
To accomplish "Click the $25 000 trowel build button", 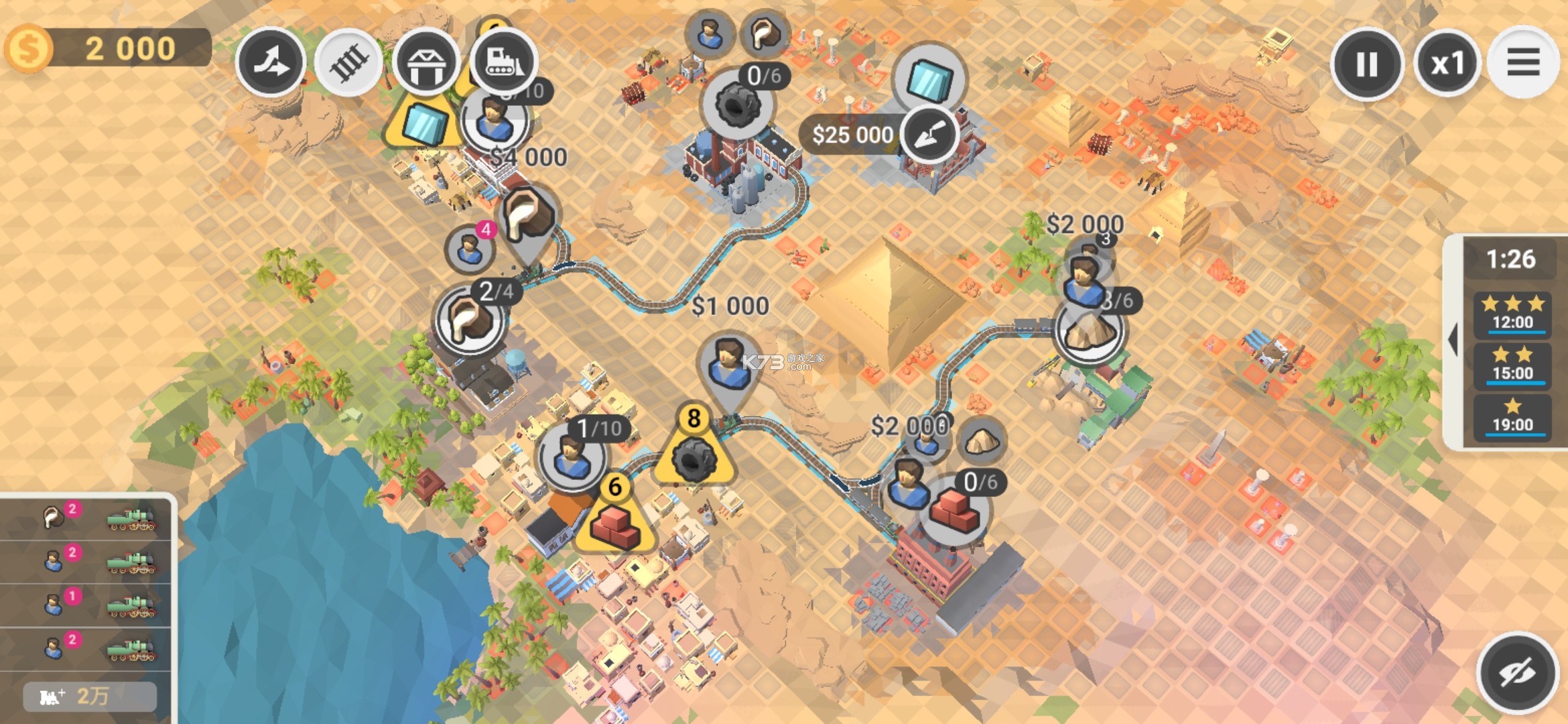I will pyautogui.click(x=928, y=135).
